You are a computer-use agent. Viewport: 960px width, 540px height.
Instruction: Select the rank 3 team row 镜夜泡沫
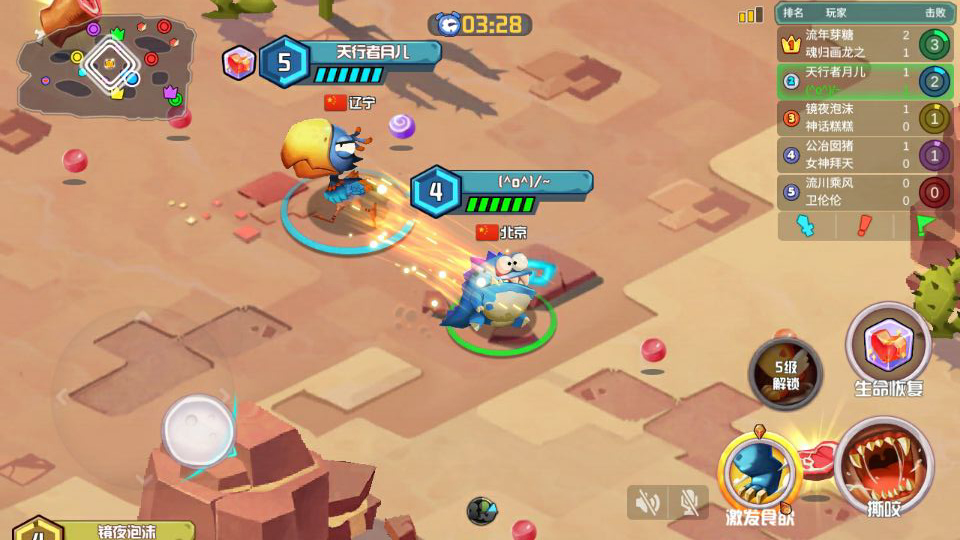click(x=864, y=118)
